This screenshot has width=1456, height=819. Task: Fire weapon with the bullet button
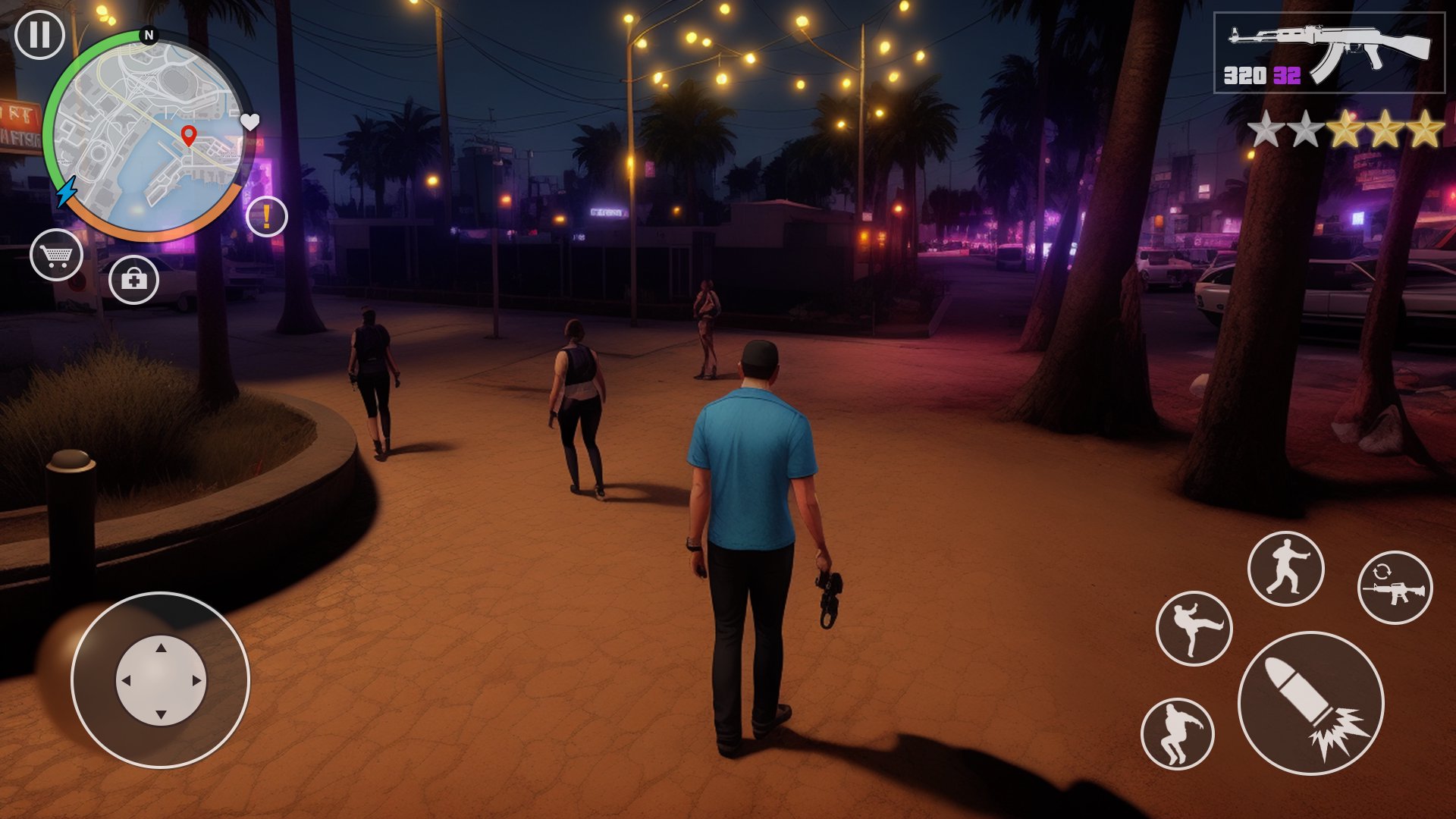pos(1310,703)
